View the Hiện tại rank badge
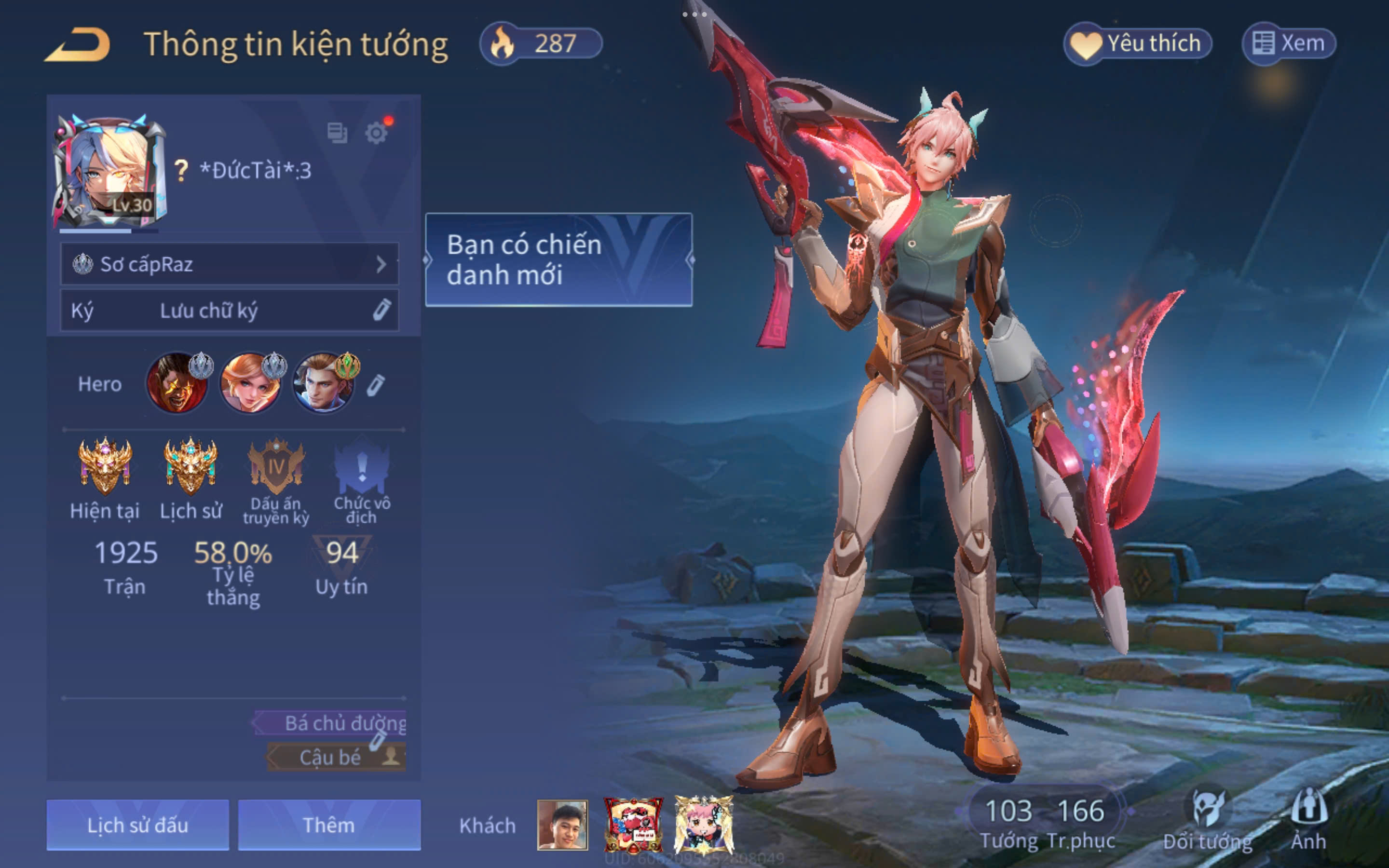Screen dimensions: 1389x868 click(105, 466)
